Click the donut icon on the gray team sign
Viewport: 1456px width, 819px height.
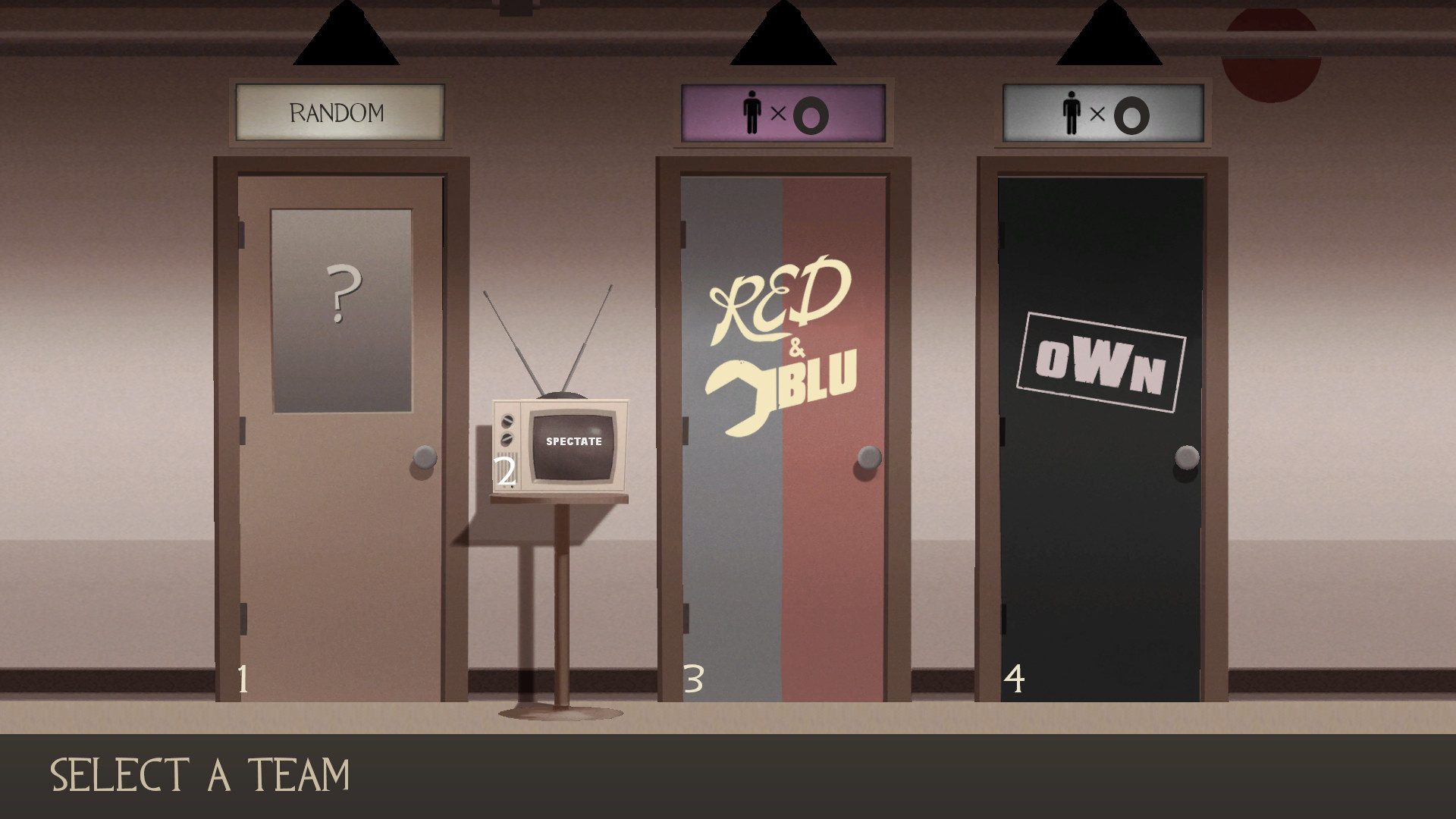coord(1131,115)
